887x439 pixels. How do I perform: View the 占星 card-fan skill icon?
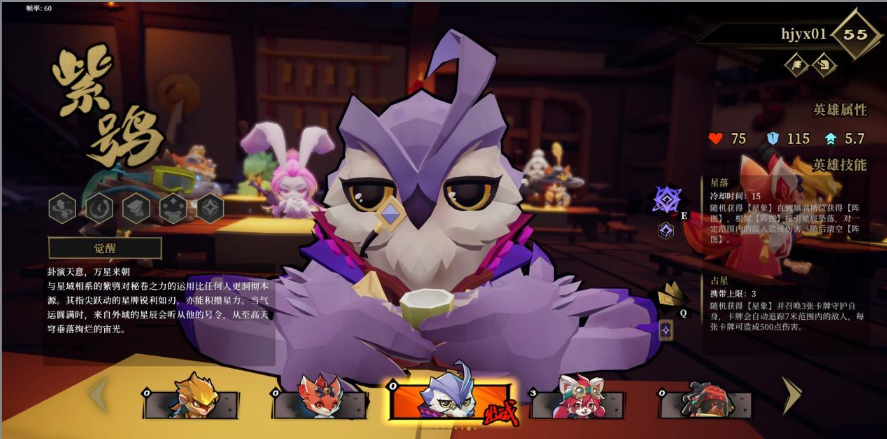coord(670,294)
